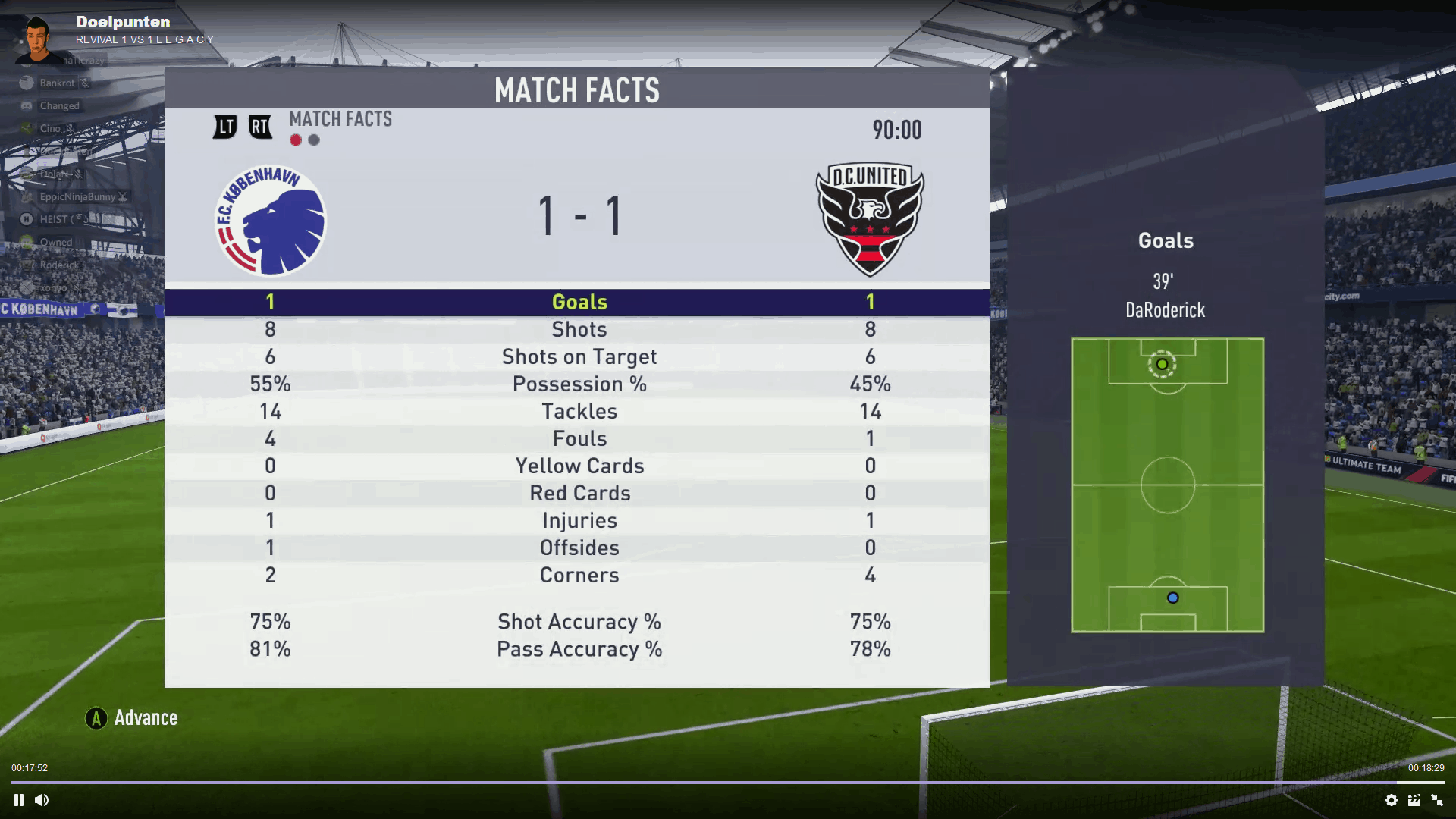Select the Offsides stat row
Screen dimensions: 1456x819
[x=578, y=548]
